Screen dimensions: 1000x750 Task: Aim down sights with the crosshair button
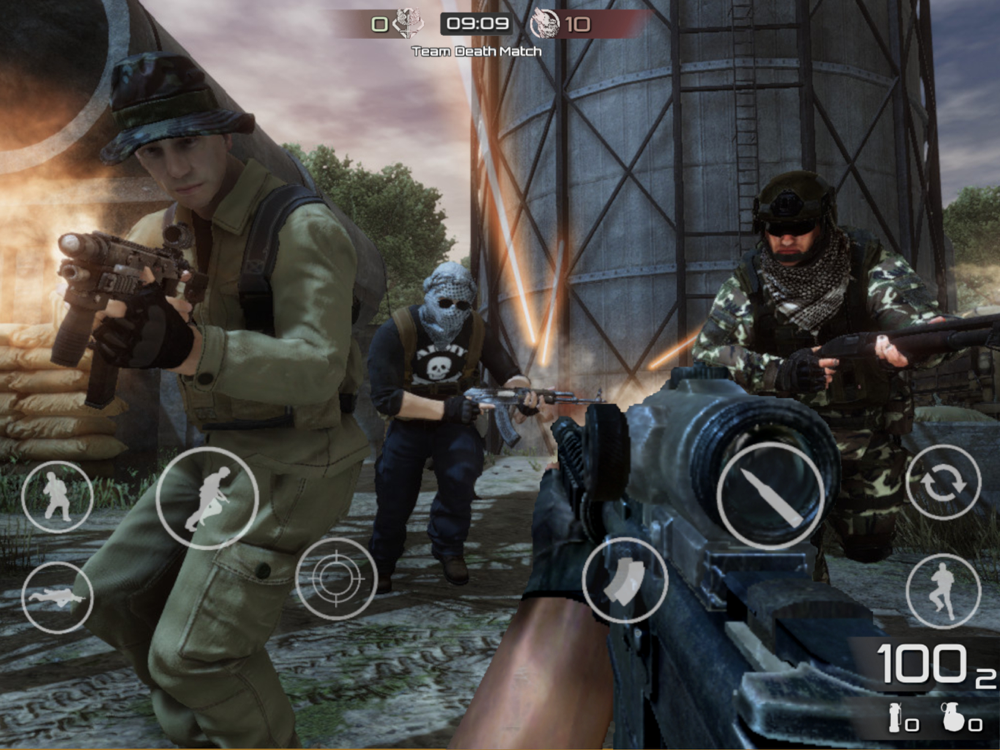[336, 578]
